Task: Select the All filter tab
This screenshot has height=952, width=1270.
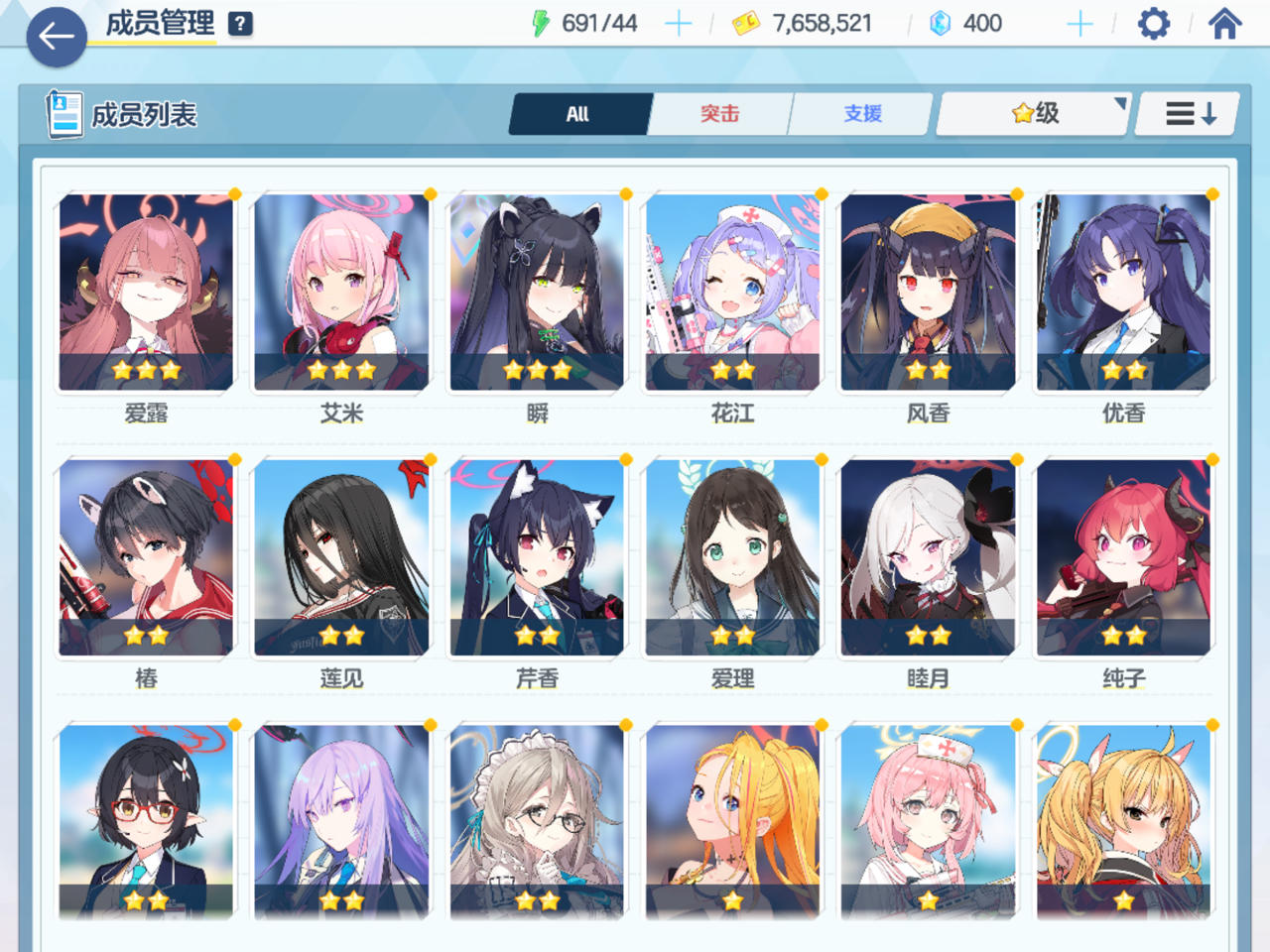Action: [578, 114]
